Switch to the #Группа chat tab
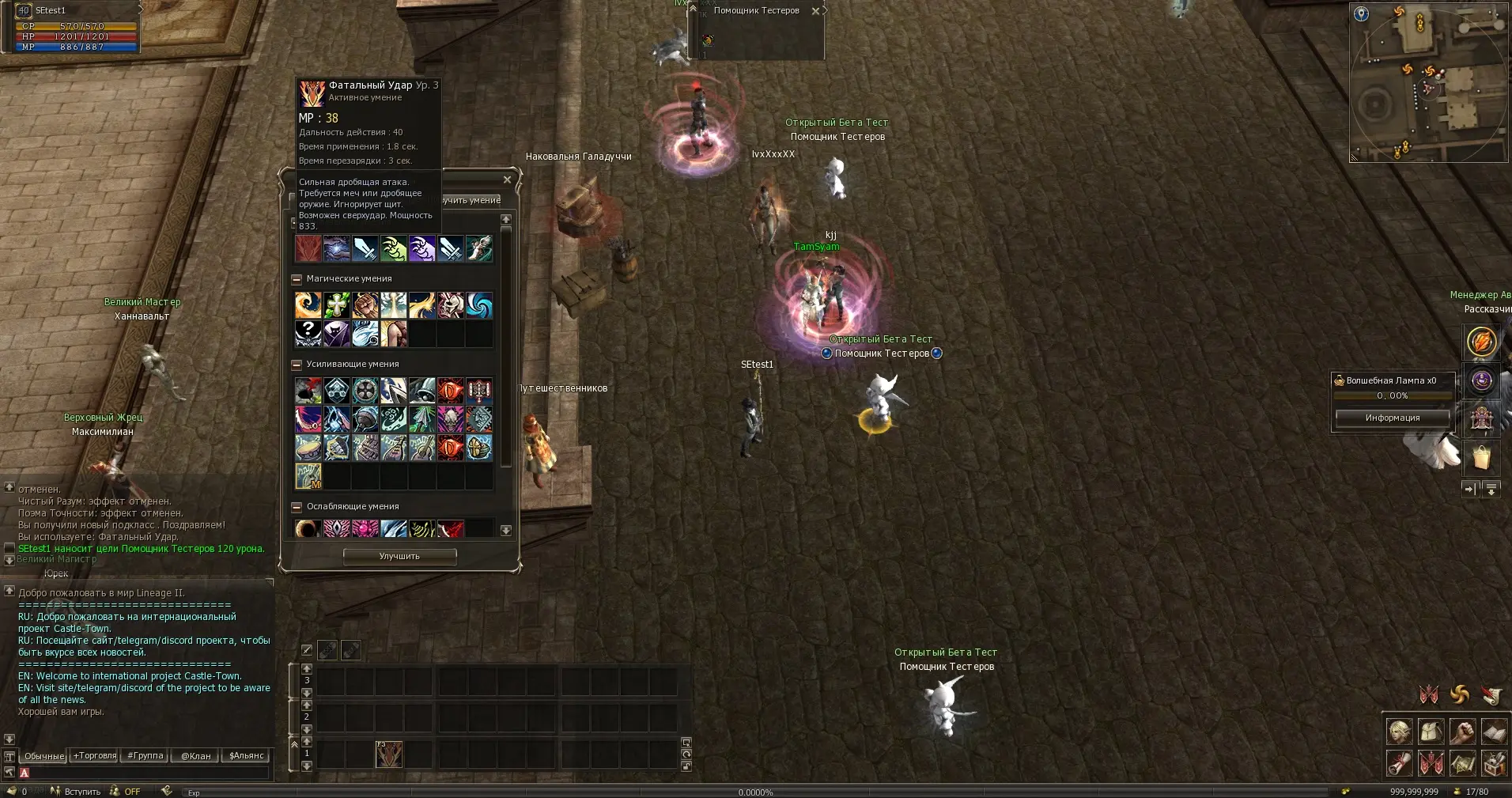The width and height of the screenshot is (1512, 798). (146, 756)
